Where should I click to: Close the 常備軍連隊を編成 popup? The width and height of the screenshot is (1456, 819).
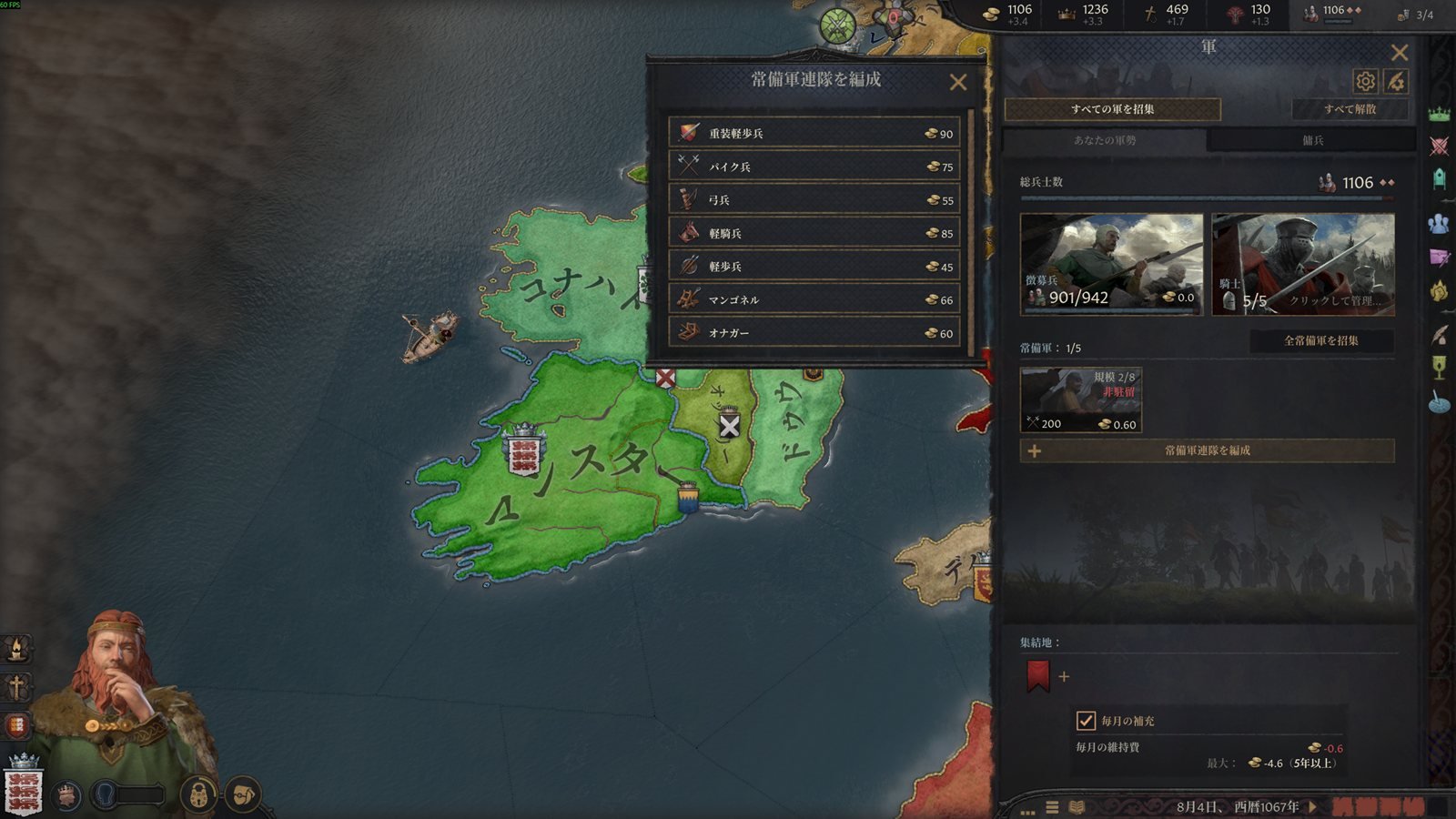click(x=958, y=83)
